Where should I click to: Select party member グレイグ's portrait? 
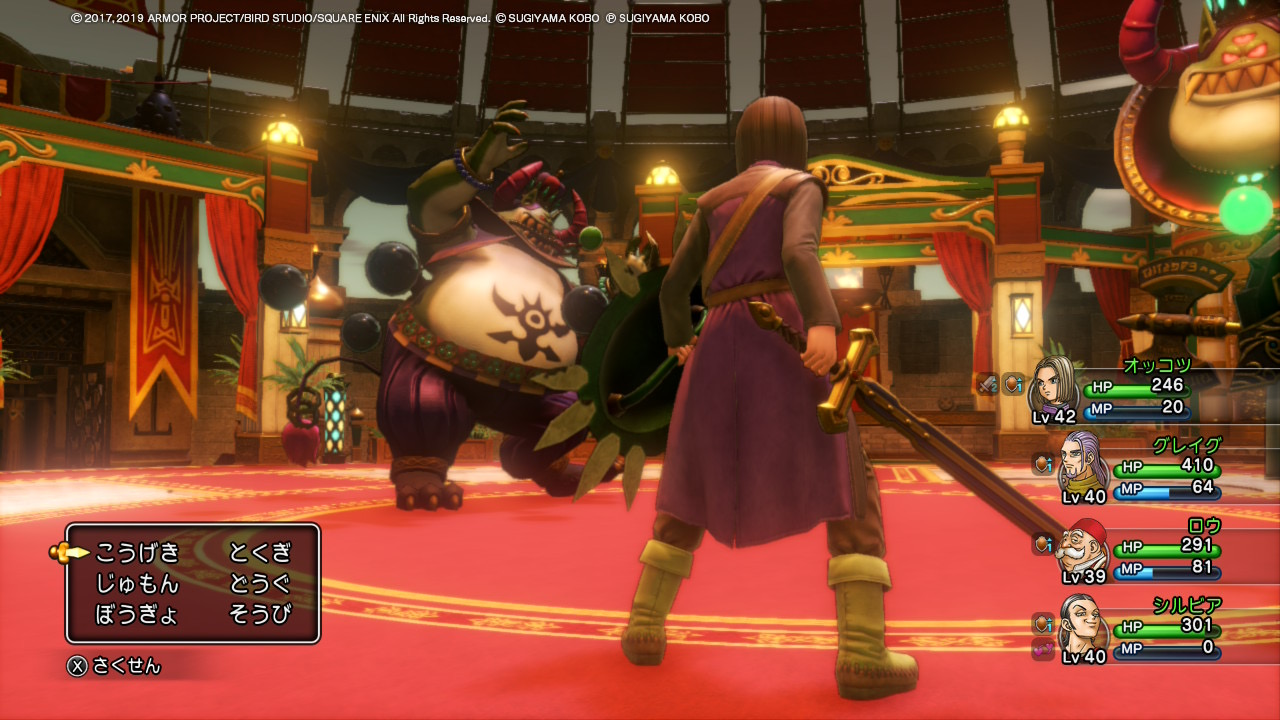[x=1084, y=464]
